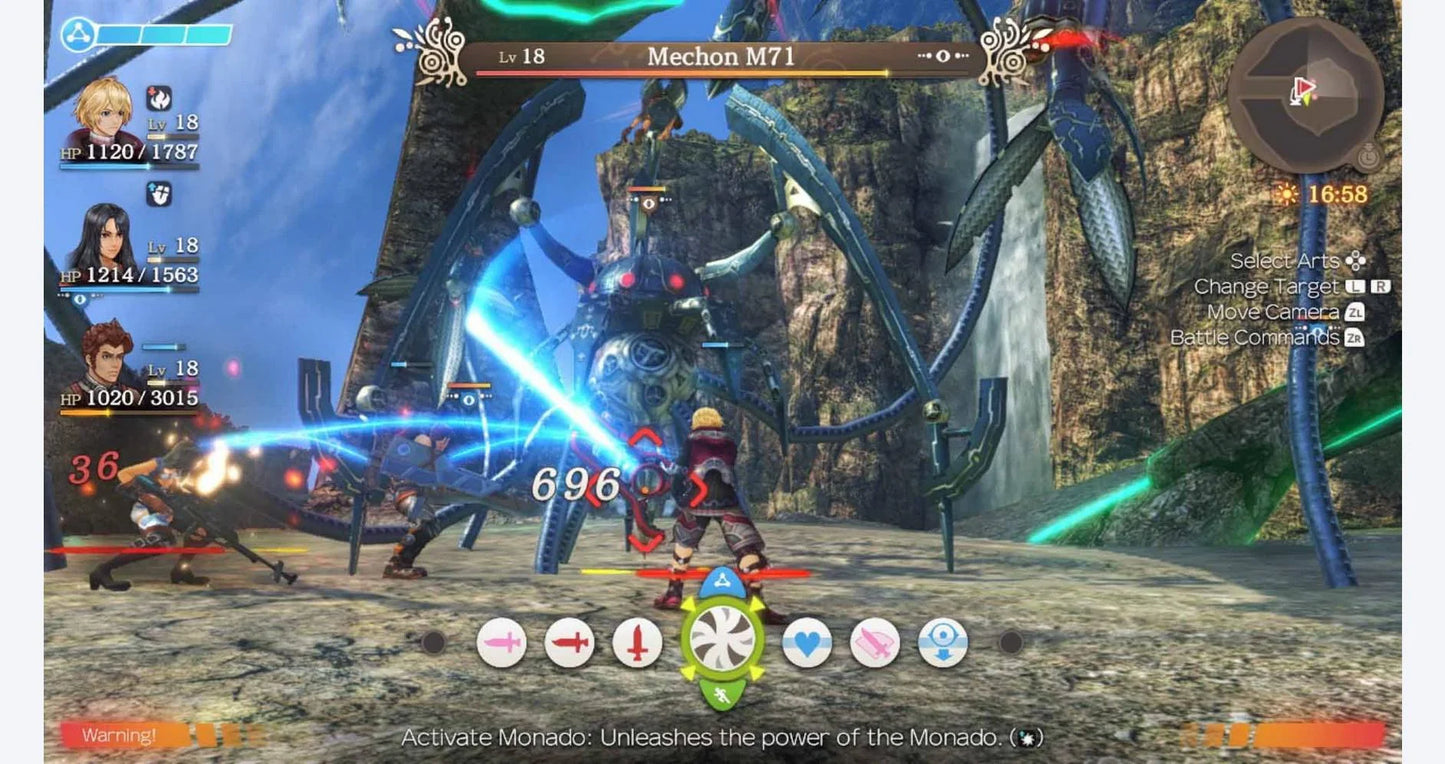Choose the pink sword and shield art

875,642
